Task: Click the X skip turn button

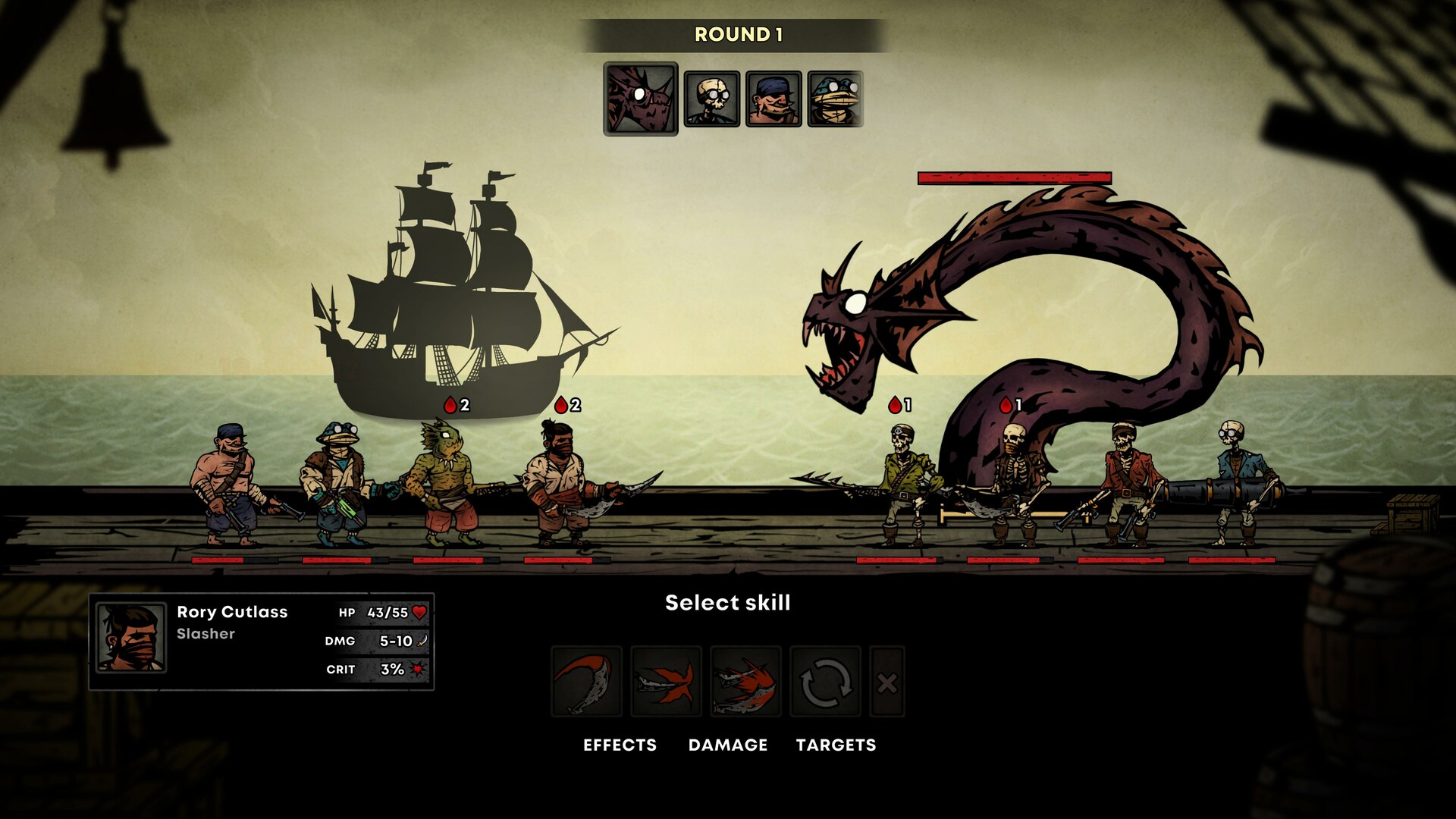Action: point(886,682)
